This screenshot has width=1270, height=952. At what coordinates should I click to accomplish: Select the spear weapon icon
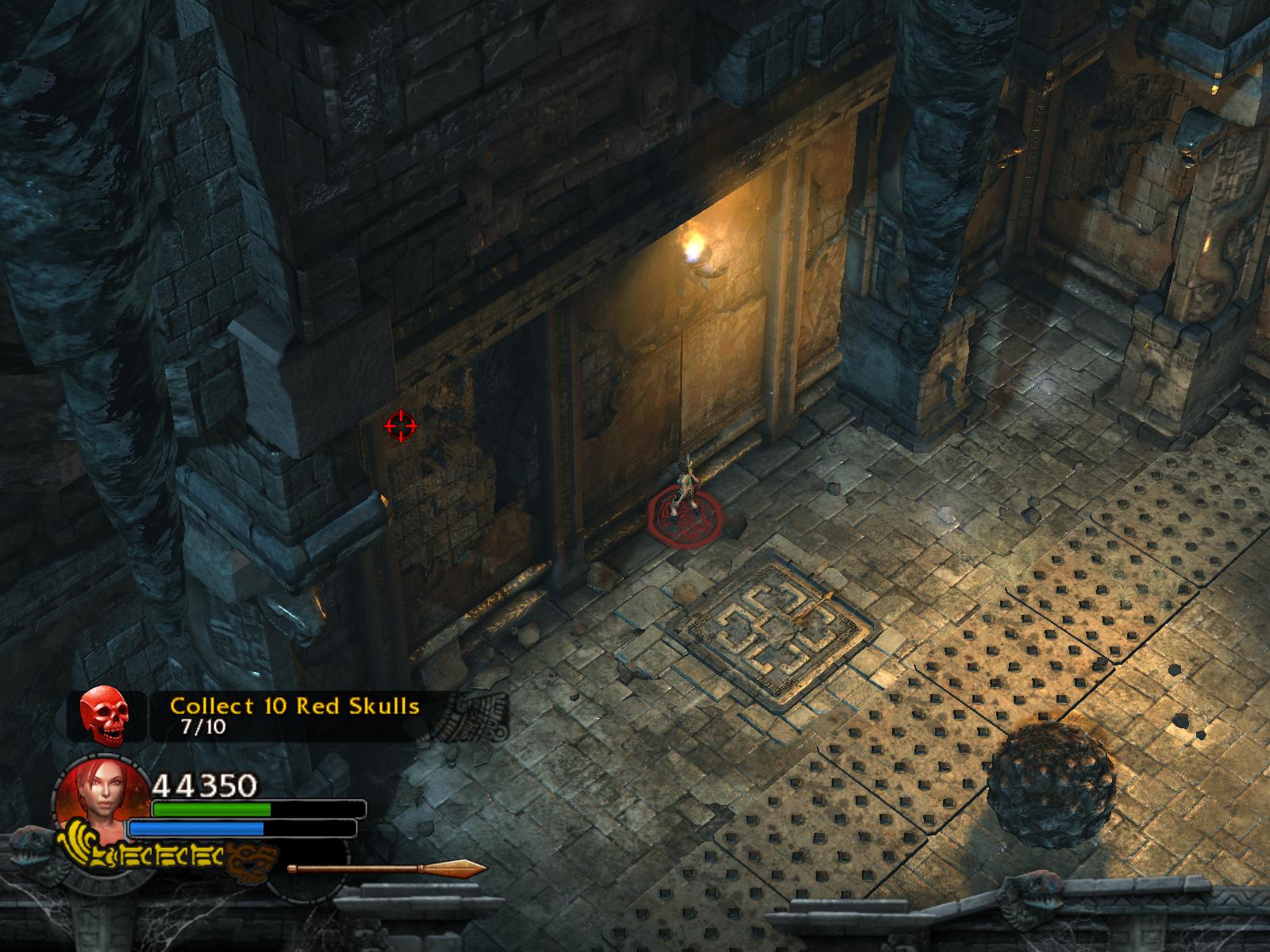[387, 868]
